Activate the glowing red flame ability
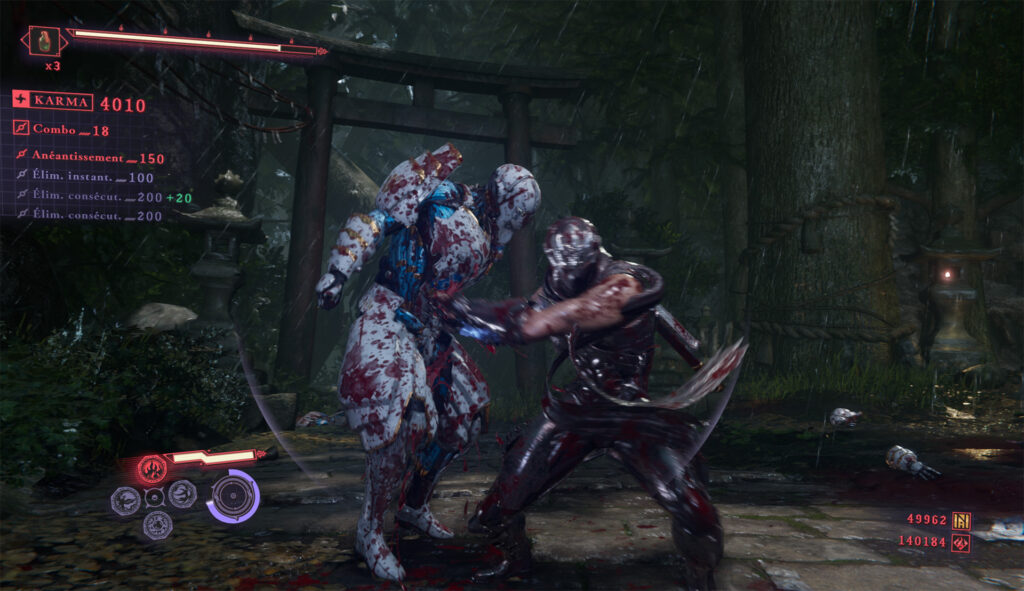The width and height of the screenshot is (1024, 591). (153, 465)
